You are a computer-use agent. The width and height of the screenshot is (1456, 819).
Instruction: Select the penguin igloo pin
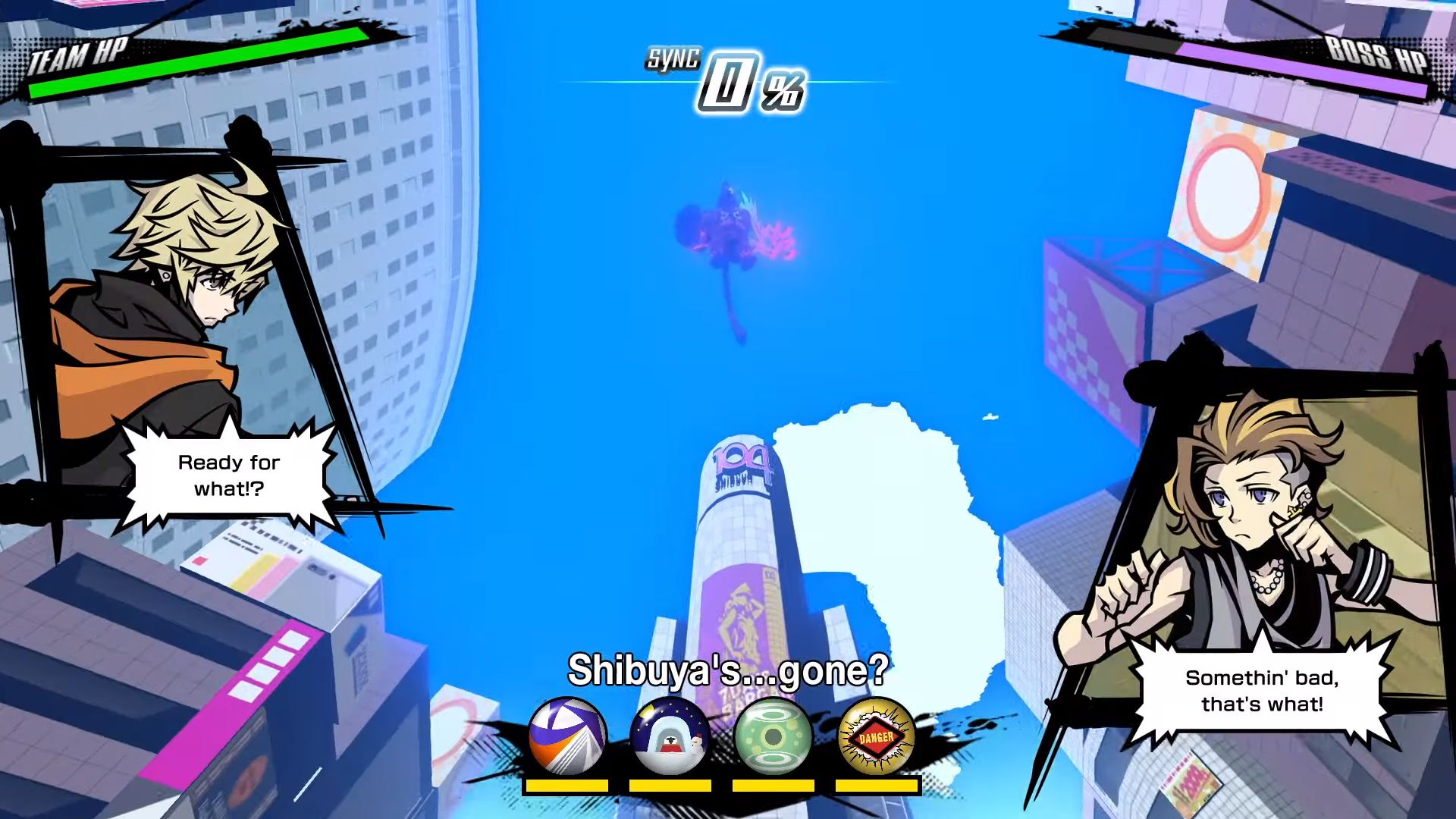click(670, 736)
